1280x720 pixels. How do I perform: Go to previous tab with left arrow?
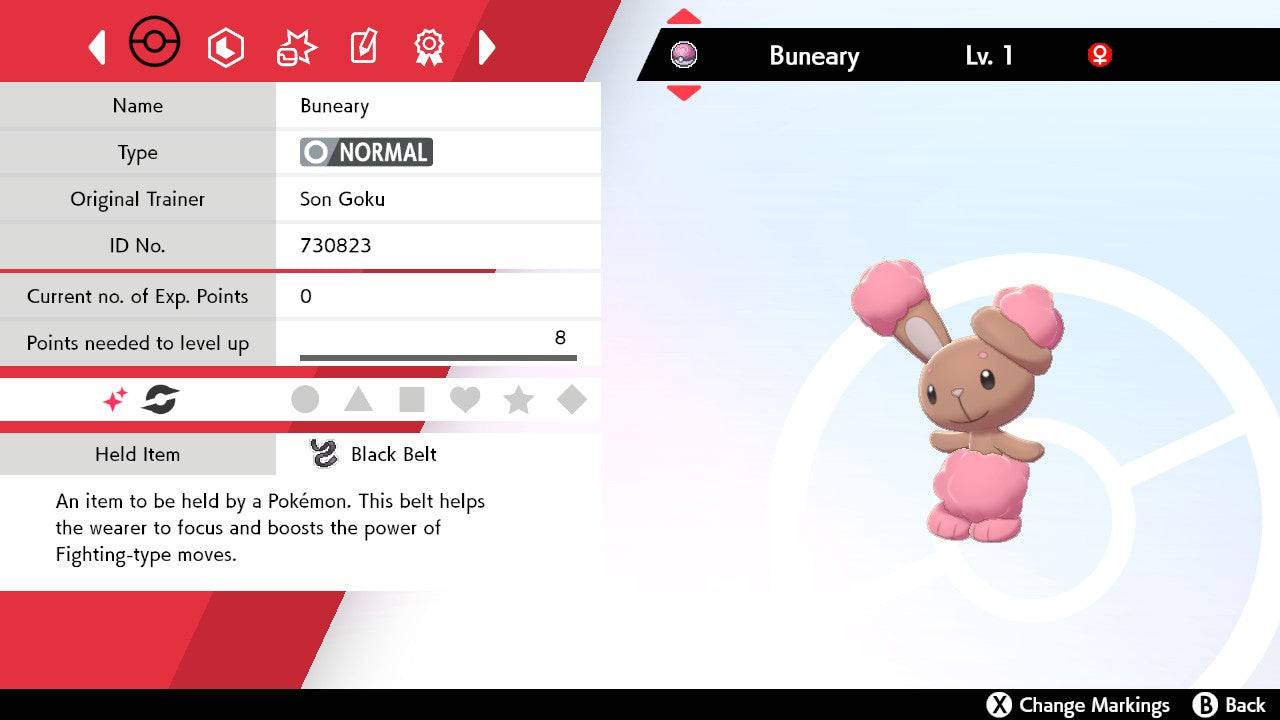(x=97, y=47)
